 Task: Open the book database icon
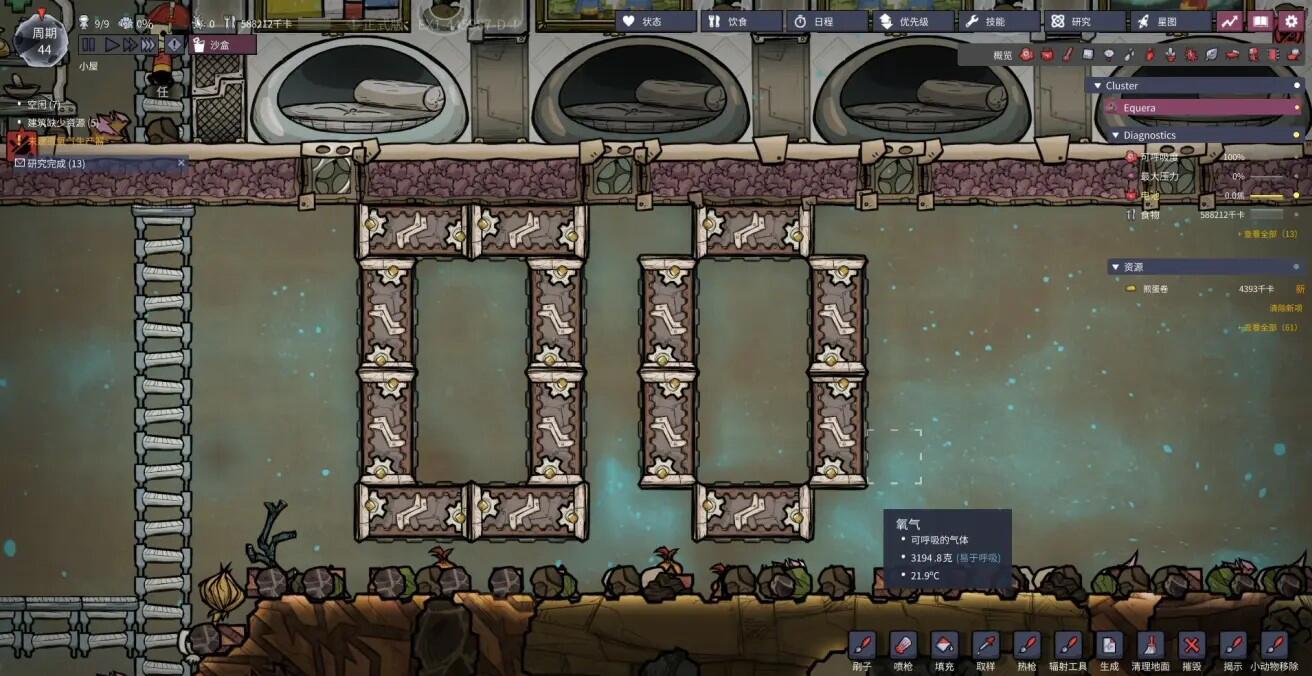pyautogui.click(x=1260, y=21)
